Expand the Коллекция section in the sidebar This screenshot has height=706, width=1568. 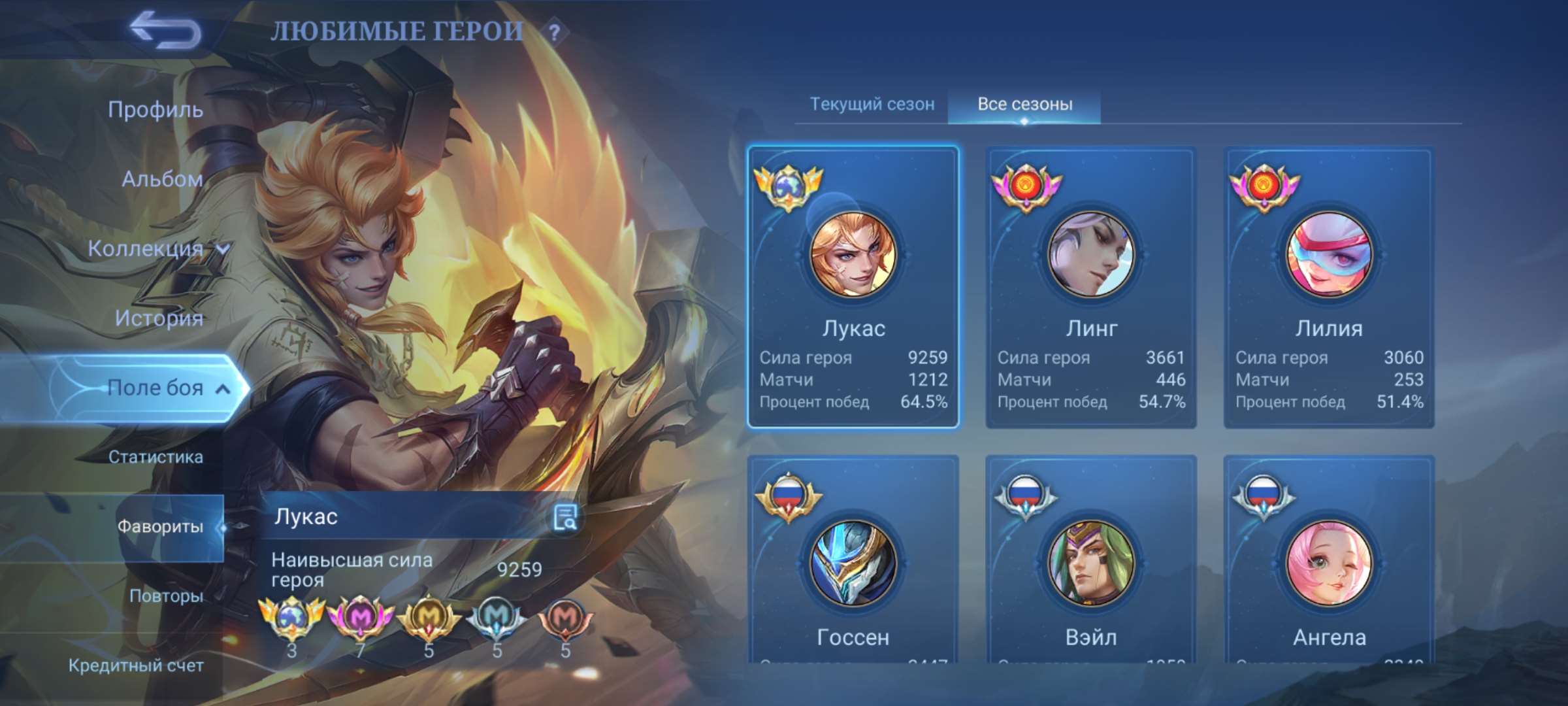pyautogui.click(x=157, y=248)
